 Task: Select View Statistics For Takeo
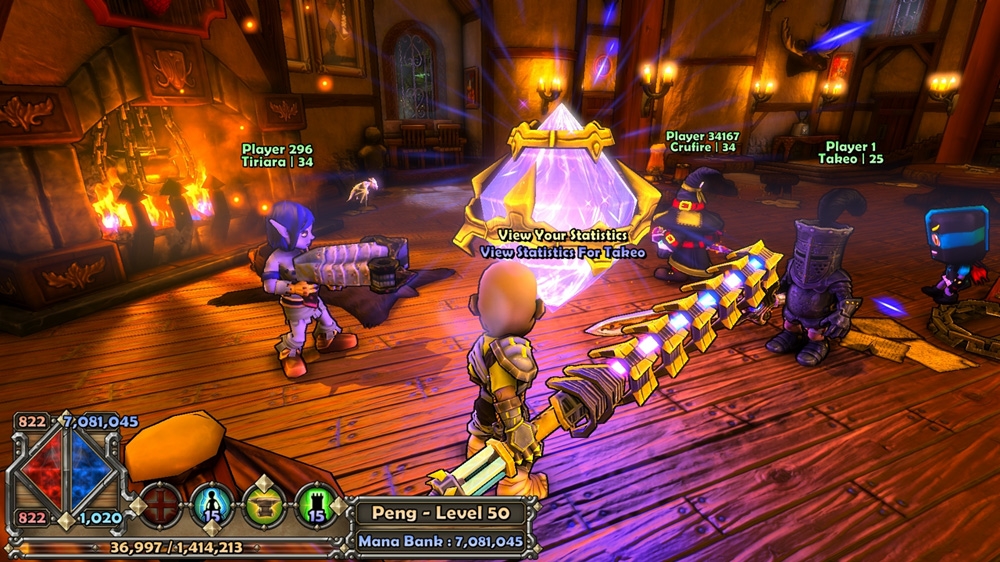pyautogui.click(x=562, y=252)
